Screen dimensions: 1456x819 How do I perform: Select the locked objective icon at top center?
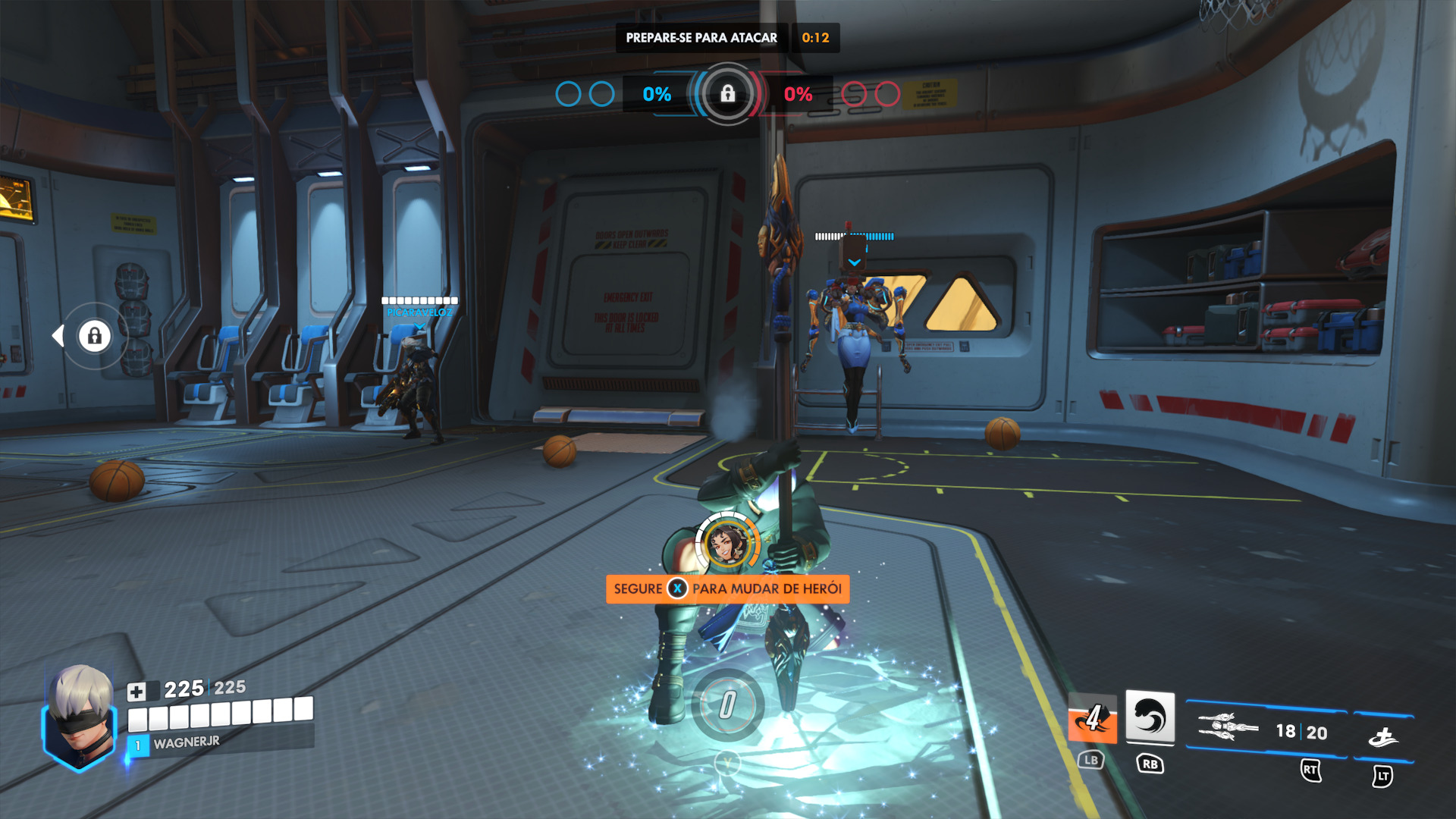pos(727,94)
